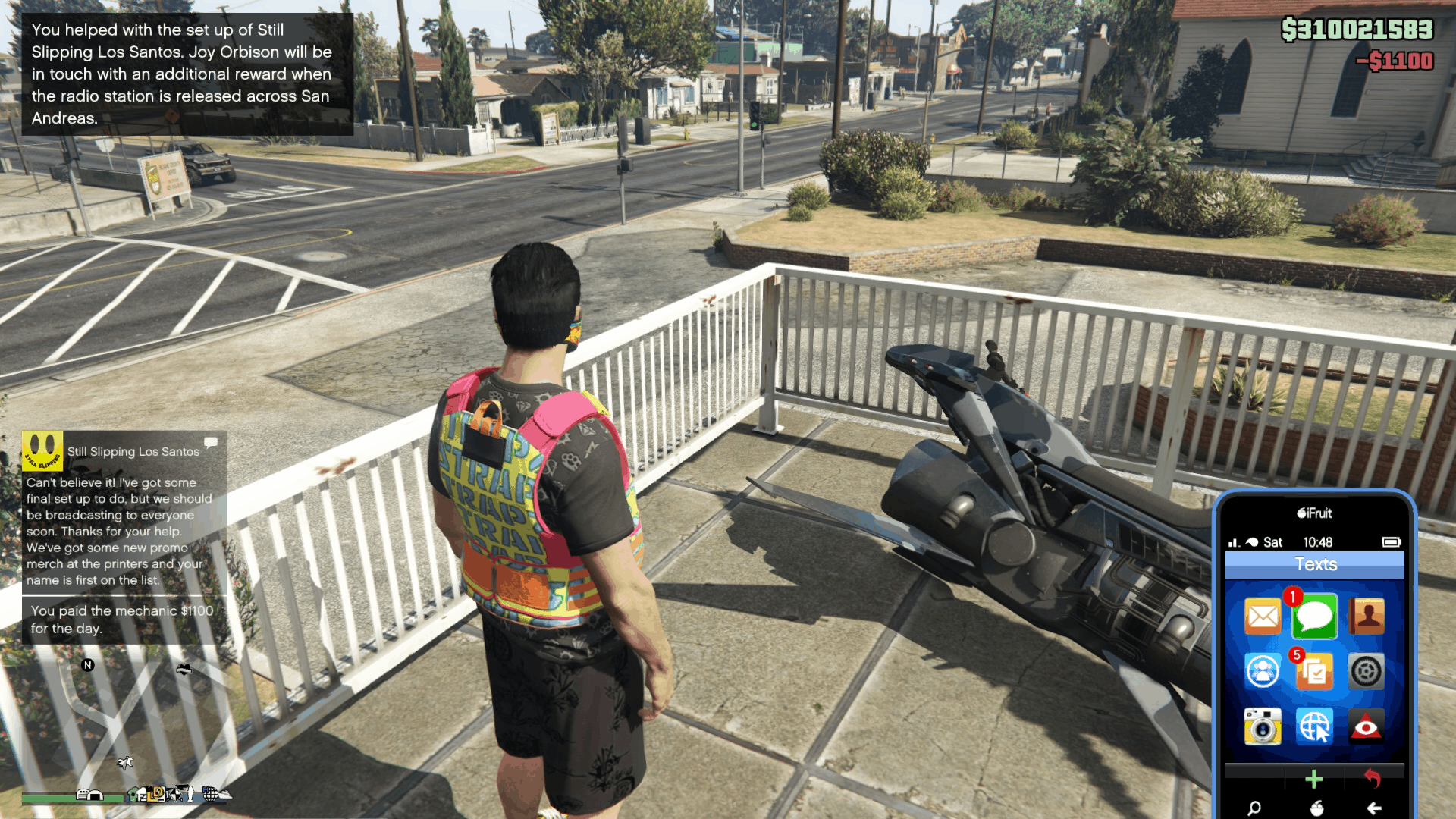Tap the phone's magnifying glass search button
The height and width of the screenshot is (819, 1456).
[x=1254, y=808]
